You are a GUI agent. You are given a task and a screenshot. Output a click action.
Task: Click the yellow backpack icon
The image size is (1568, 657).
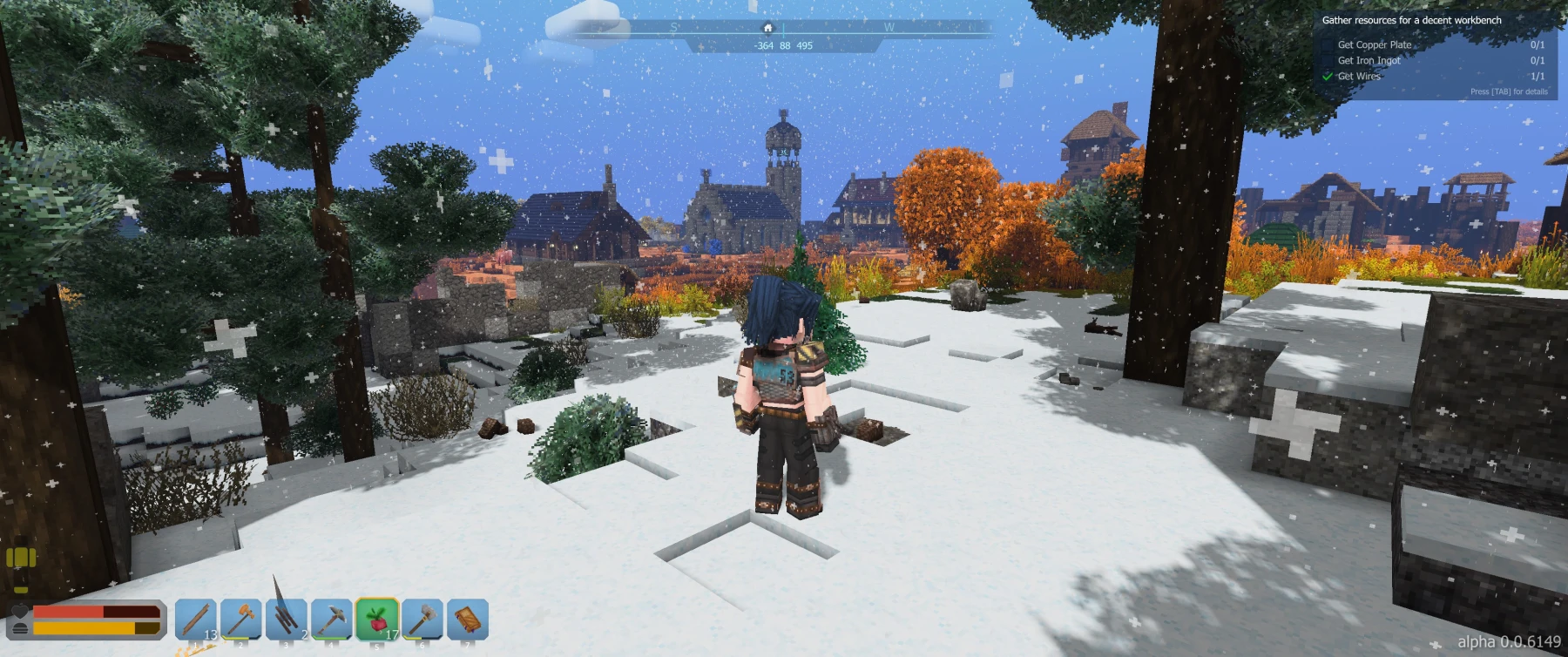coord(21,559)
